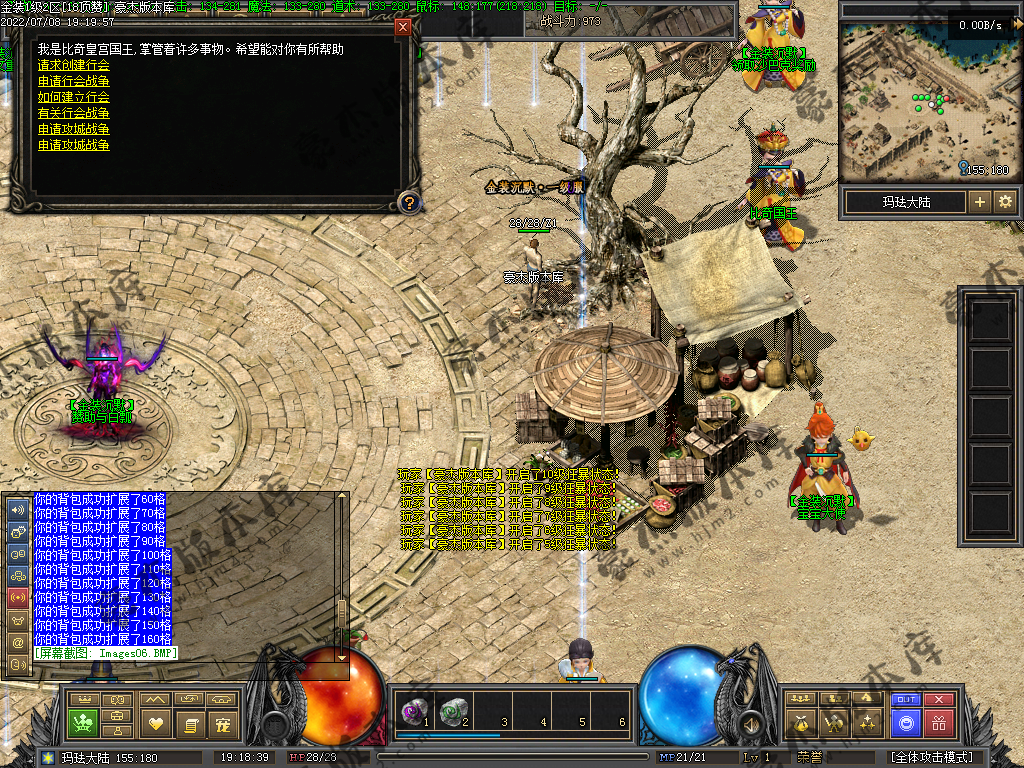Screen dimensions: 1024x768
Task: Pick the 有关行会战争 dialogue option
Action: pos(74,113)
